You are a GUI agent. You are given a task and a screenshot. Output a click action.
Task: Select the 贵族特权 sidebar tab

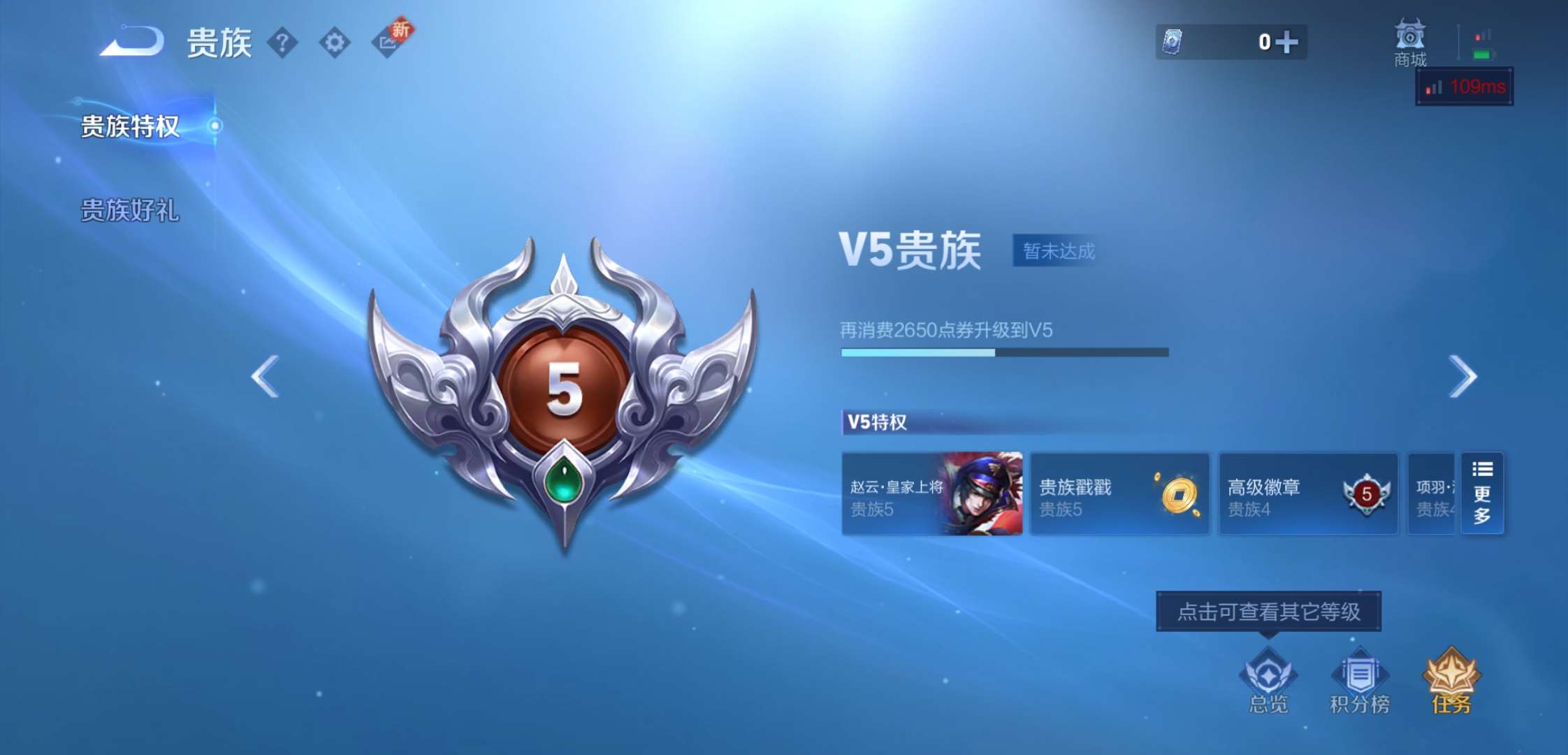coord(129,127)
